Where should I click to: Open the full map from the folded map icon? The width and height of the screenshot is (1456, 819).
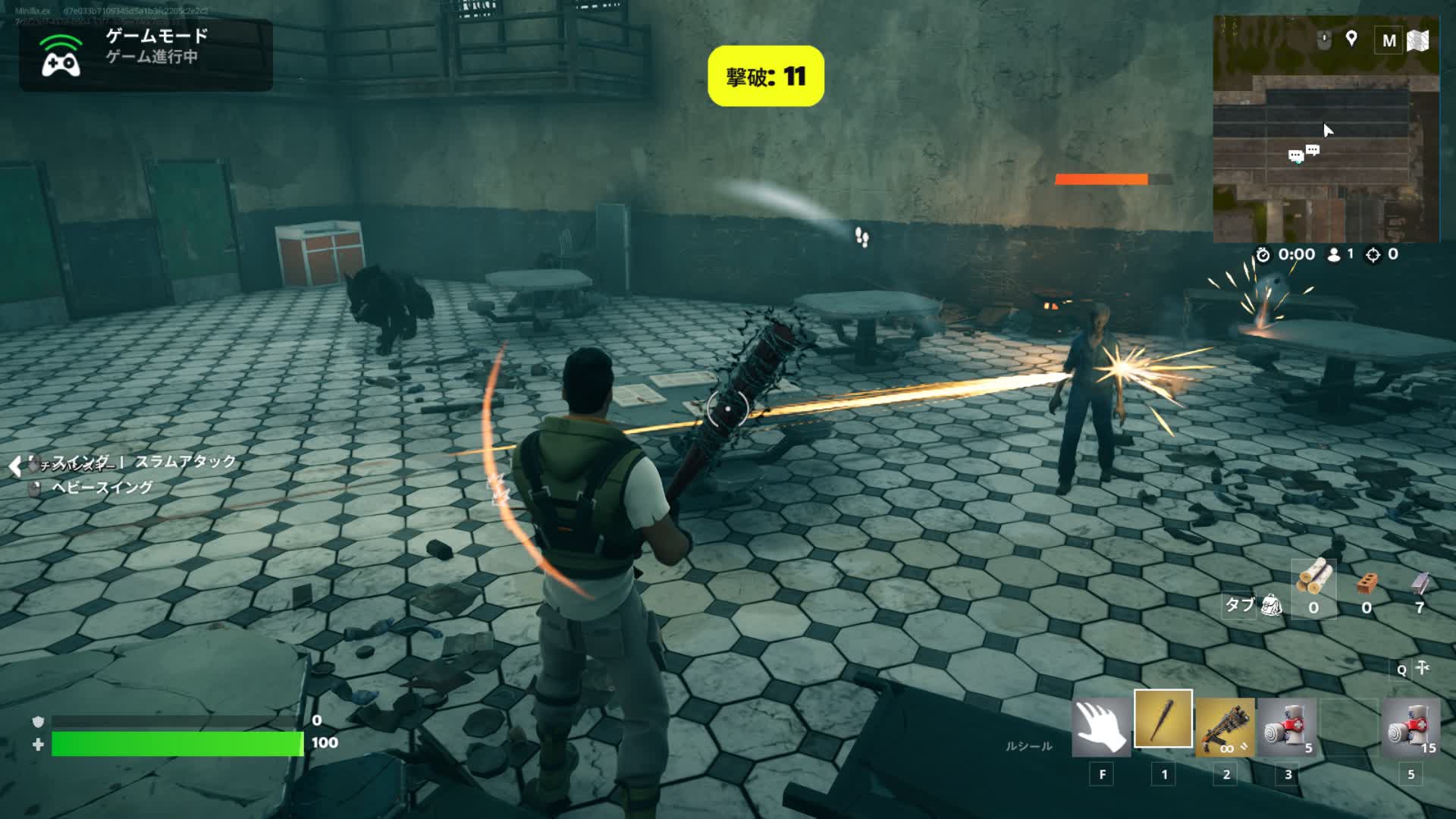(1418, 40)
